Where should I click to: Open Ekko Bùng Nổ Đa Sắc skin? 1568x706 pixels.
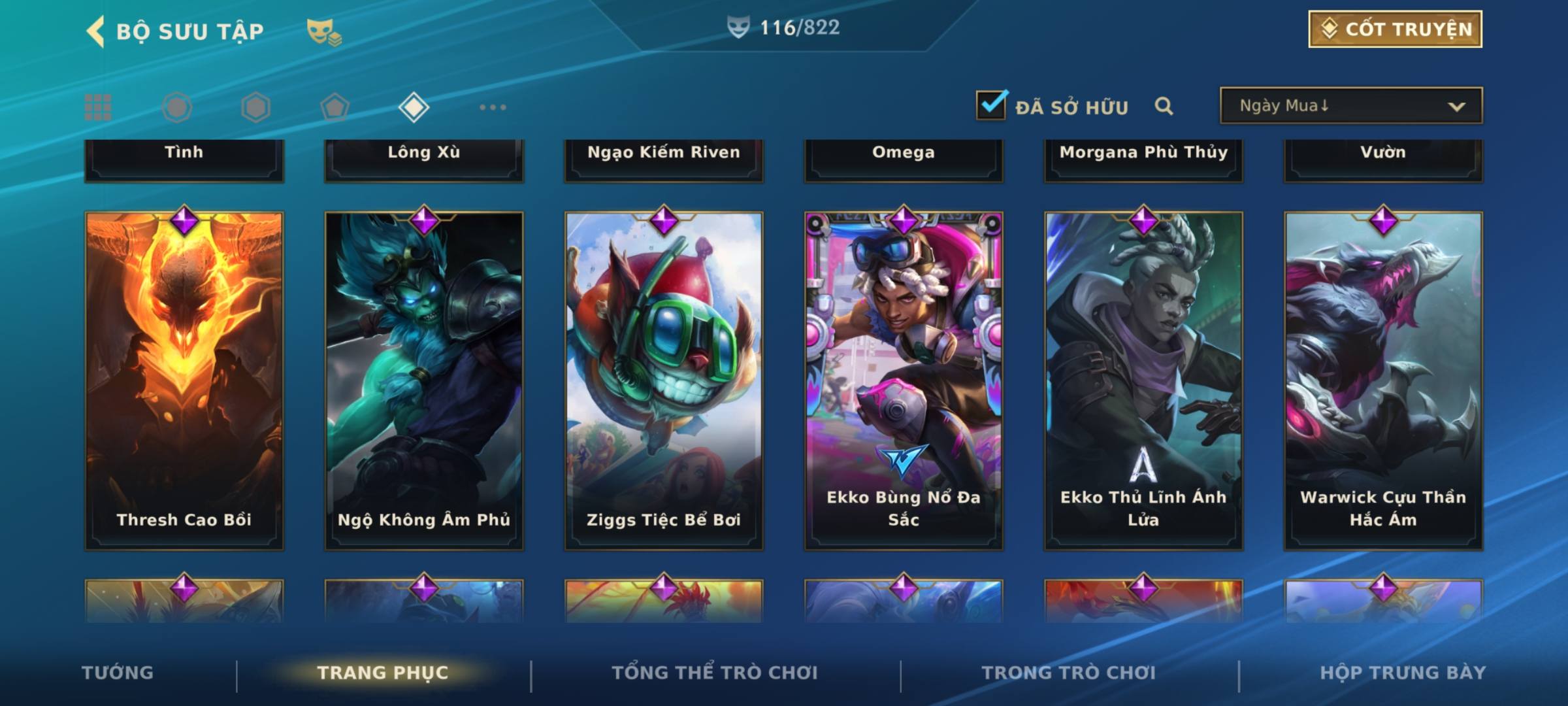[904, 380]
